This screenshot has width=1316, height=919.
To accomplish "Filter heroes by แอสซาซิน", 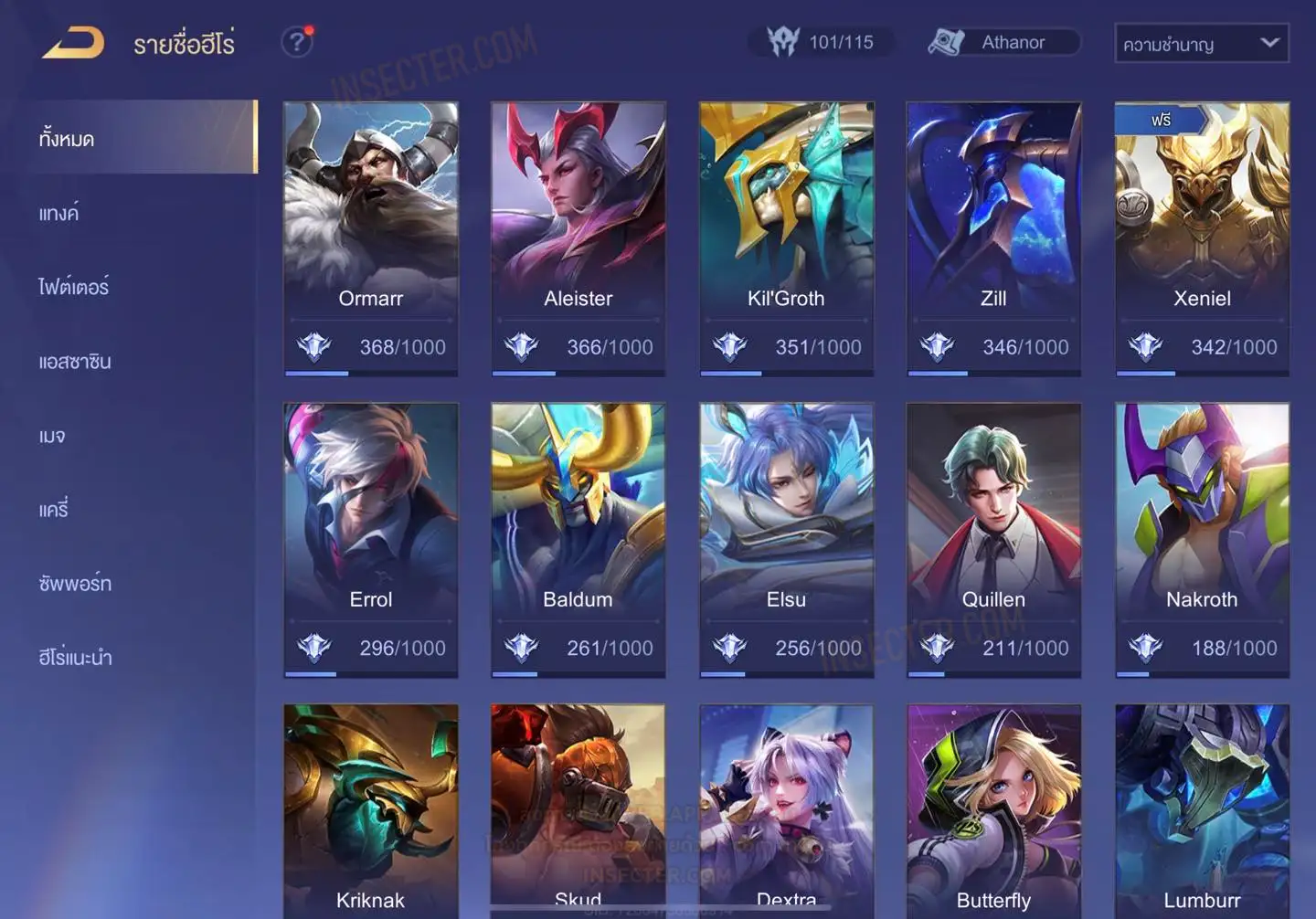I will tap(75, 362).
